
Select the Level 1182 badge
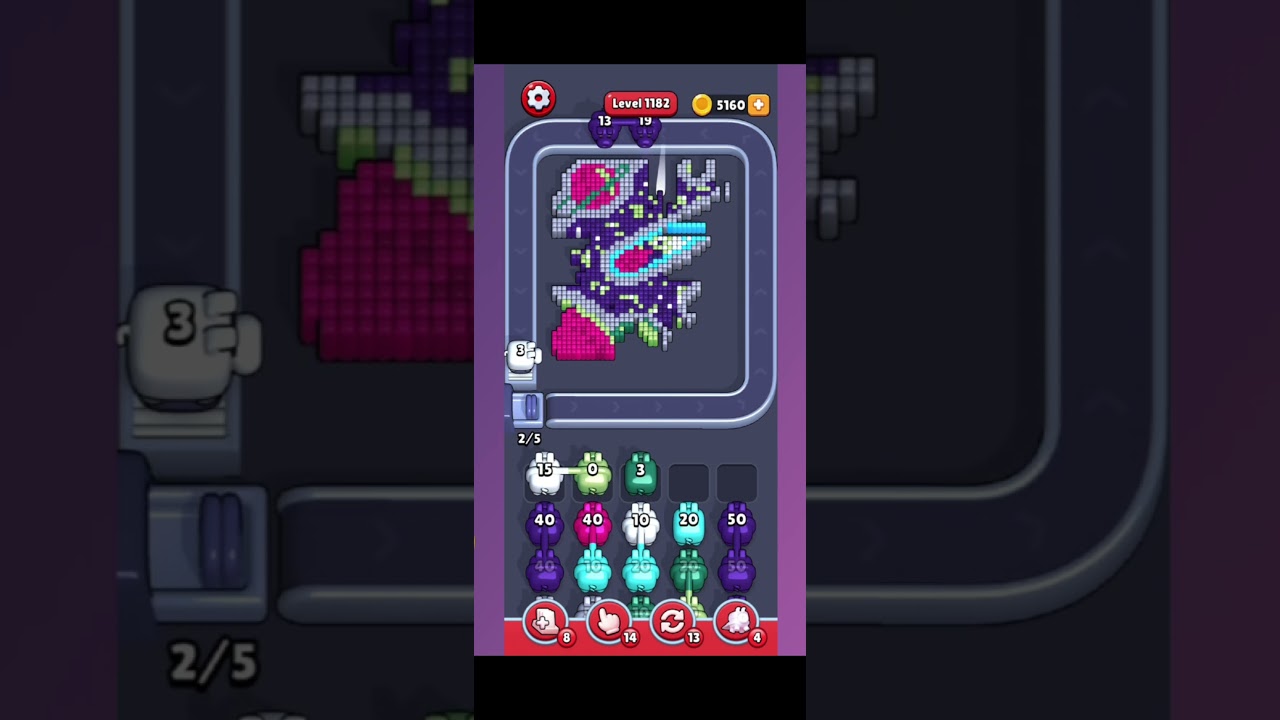(640, 102)
